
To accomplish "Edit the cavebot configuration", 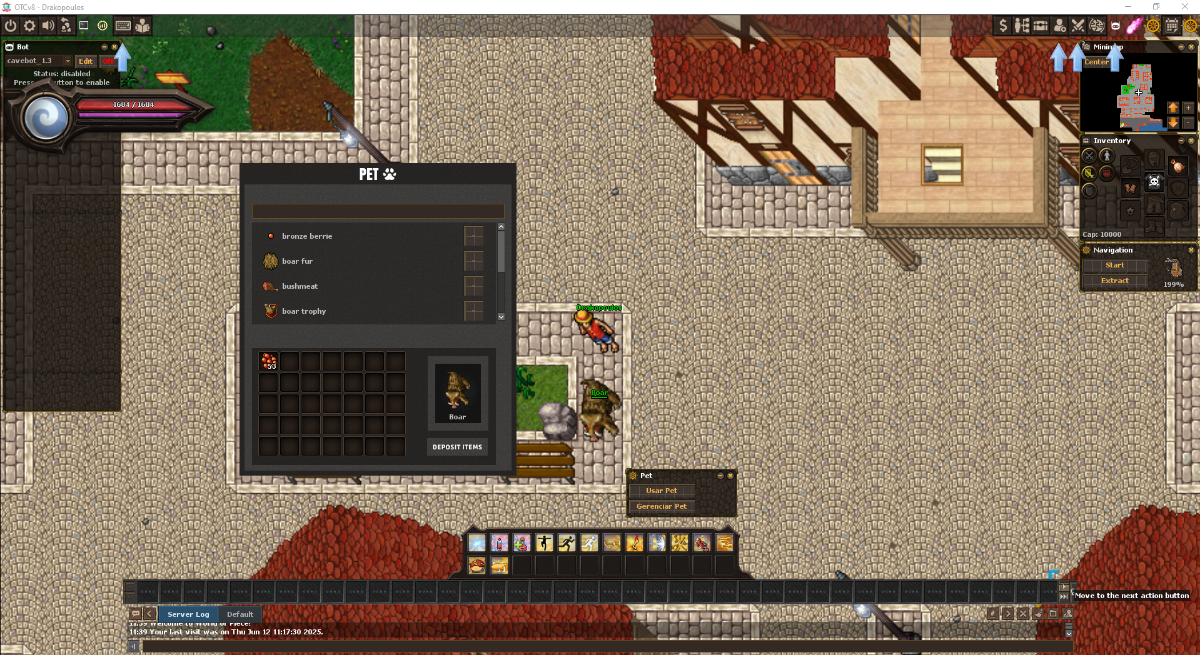I will 86,61.
